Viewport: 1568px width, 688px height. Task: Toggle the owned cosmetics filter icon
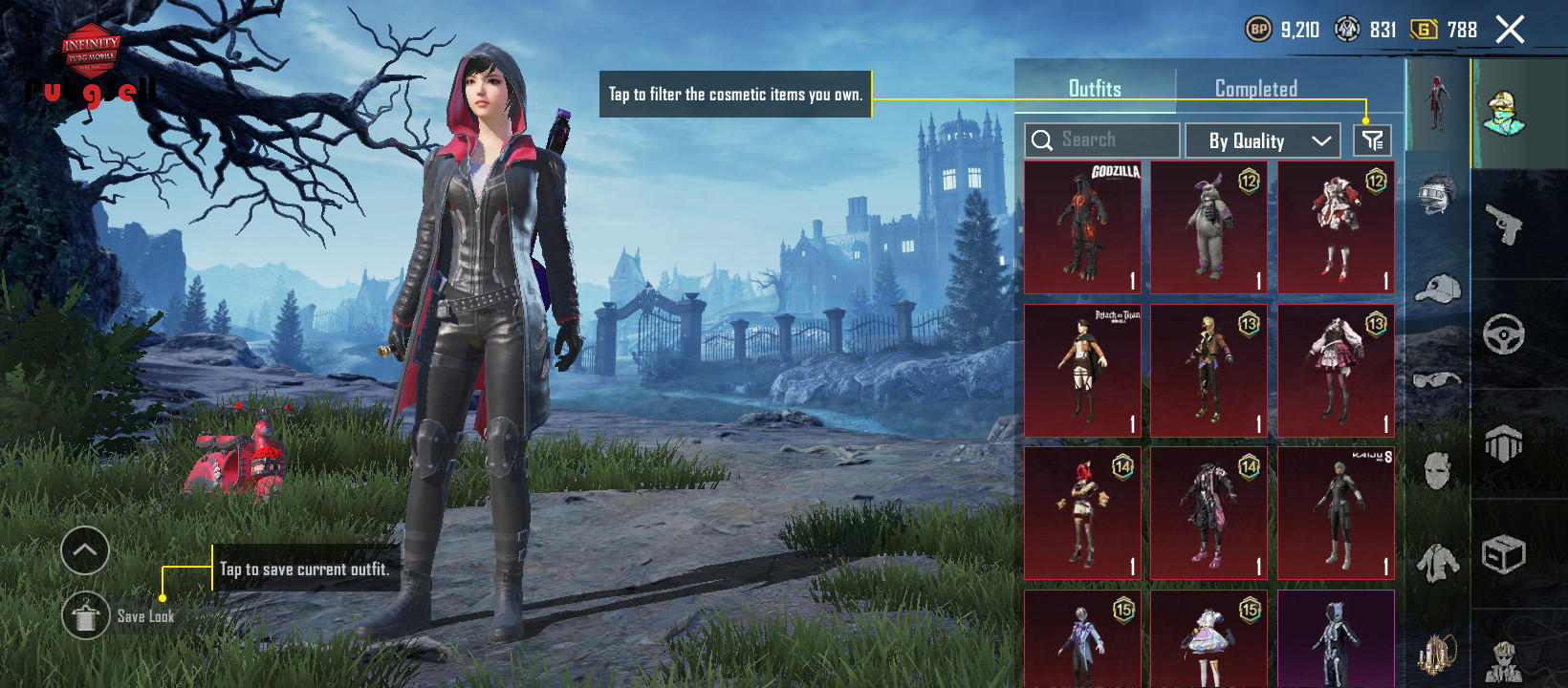pyautogui.click(x=1372, y=140)
